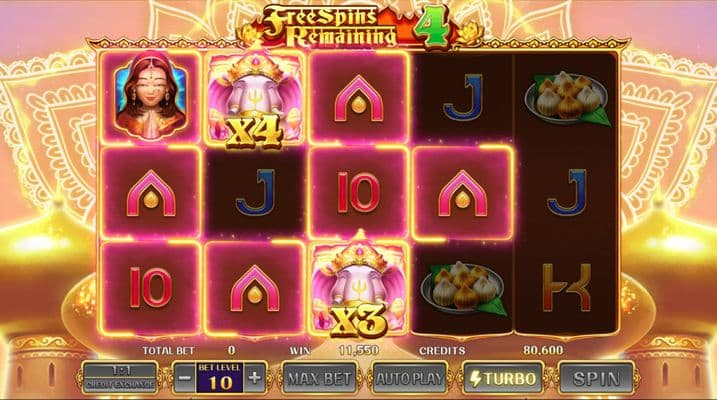The image size is (717, 400).
Task: Toggle Turbo mode
Action: [x=502, y=378]
